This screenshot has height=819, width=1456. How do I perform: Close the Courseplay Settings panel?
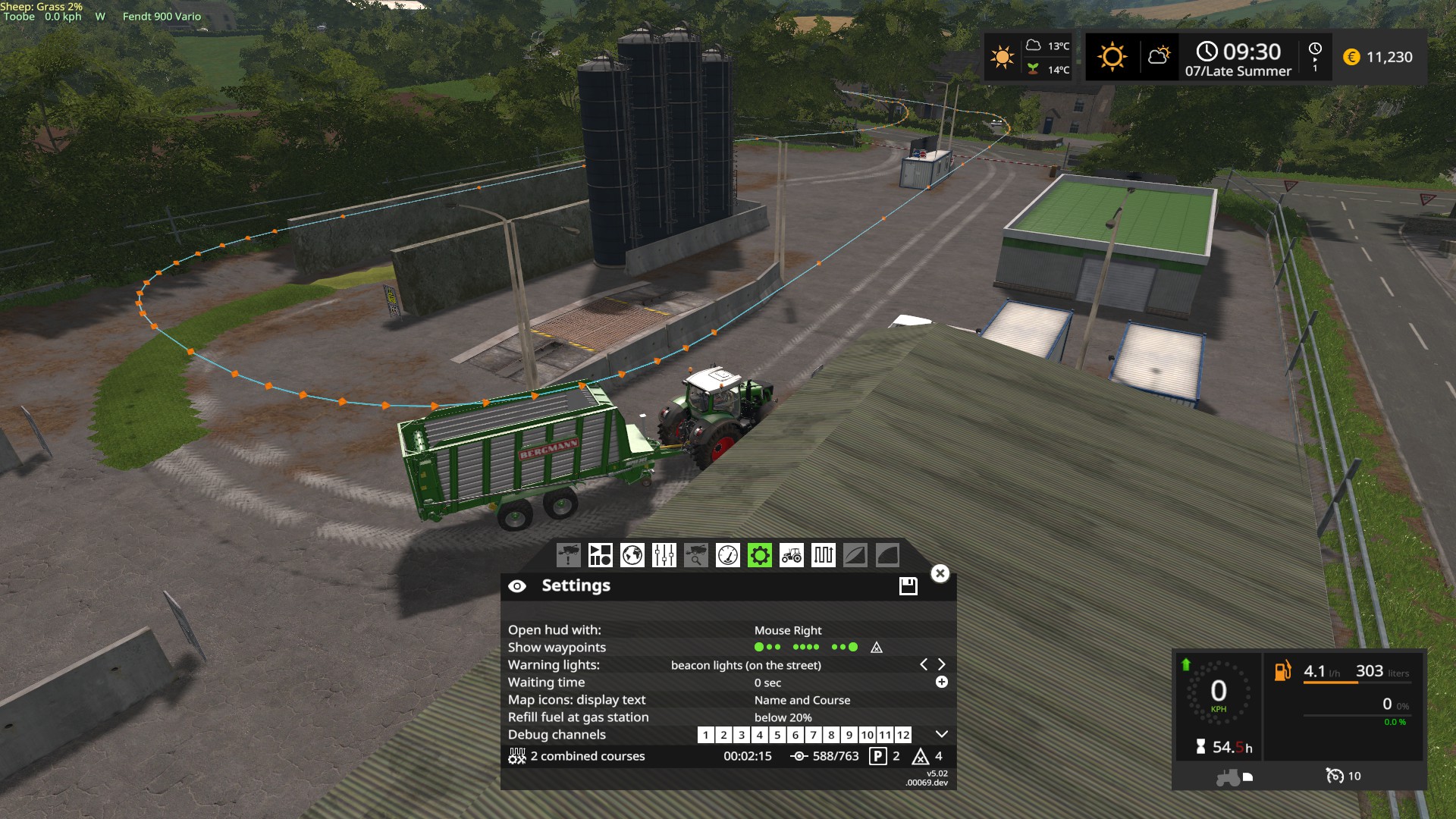(x=940, y=573)
